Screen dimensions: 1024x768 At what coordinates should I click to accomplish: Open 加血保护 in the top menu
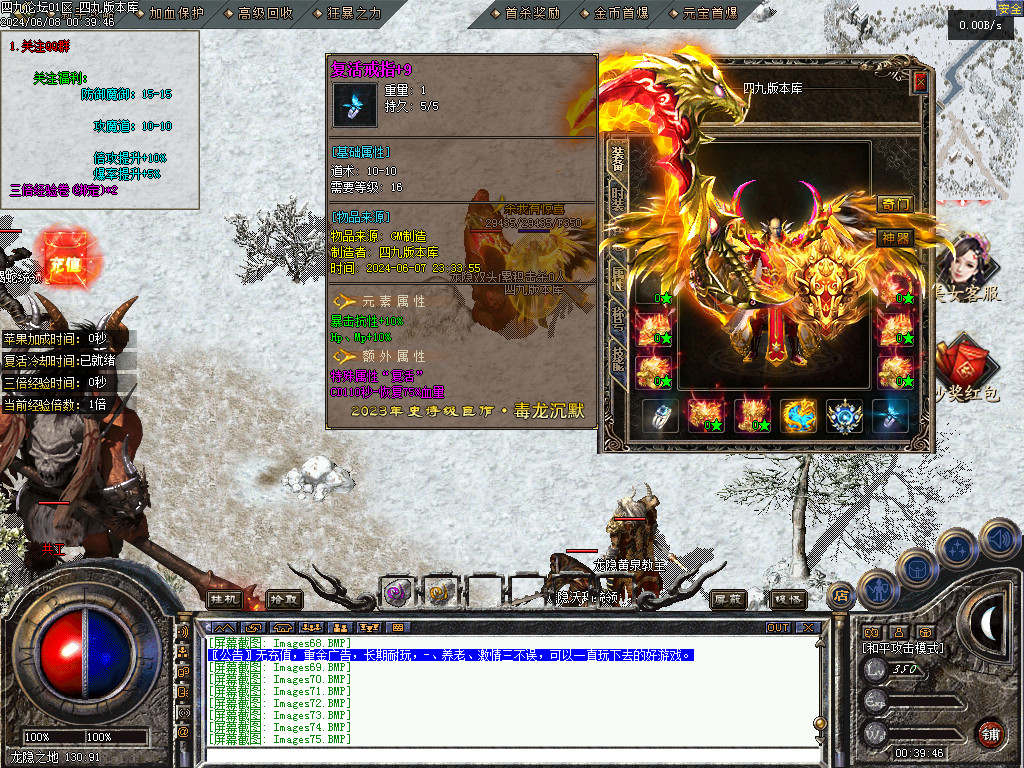click(175, 13)
